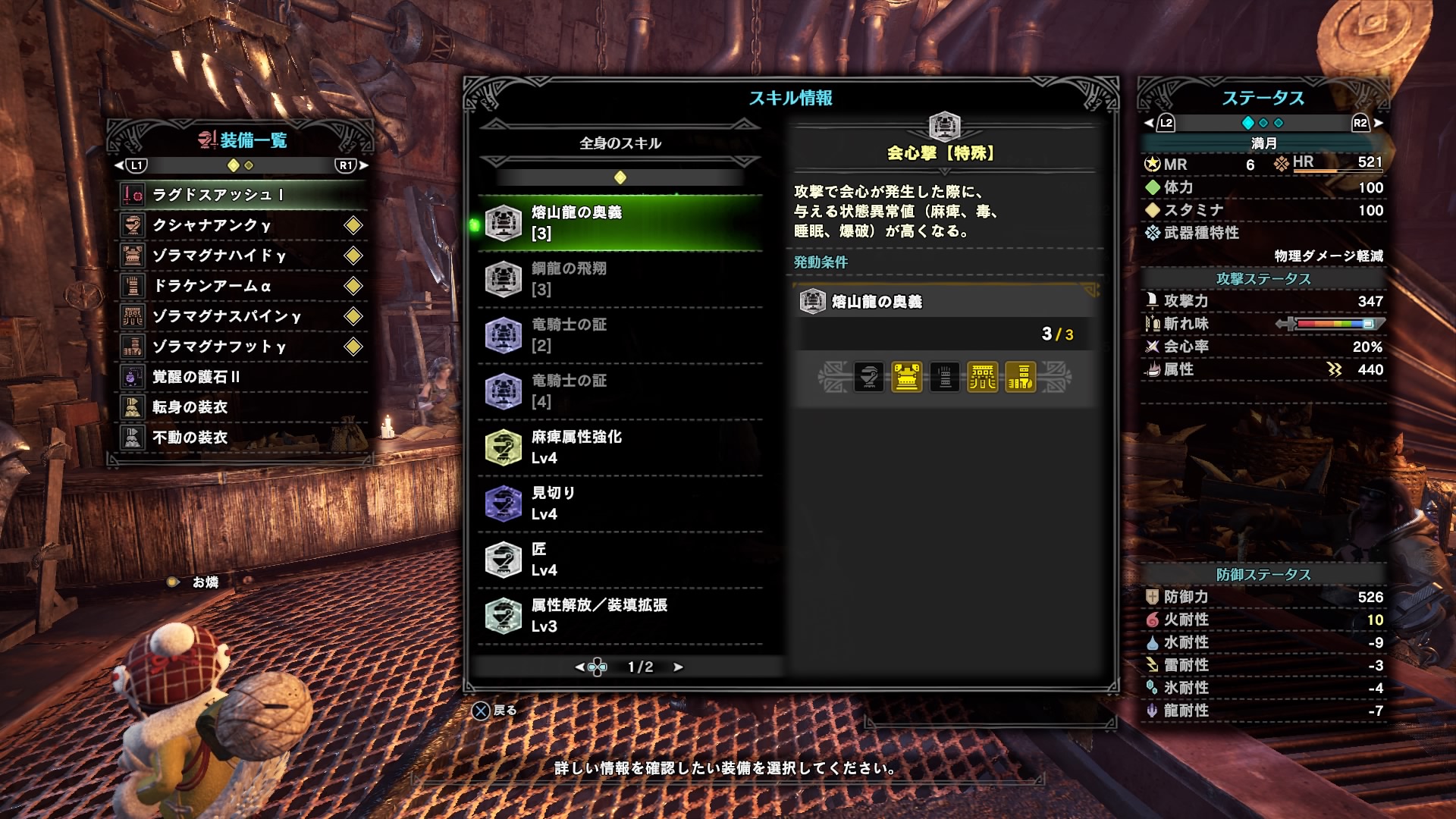The image size is (1456, 819).
Task: Choose the 転身の装衣 mantle row
Action: 241,407
